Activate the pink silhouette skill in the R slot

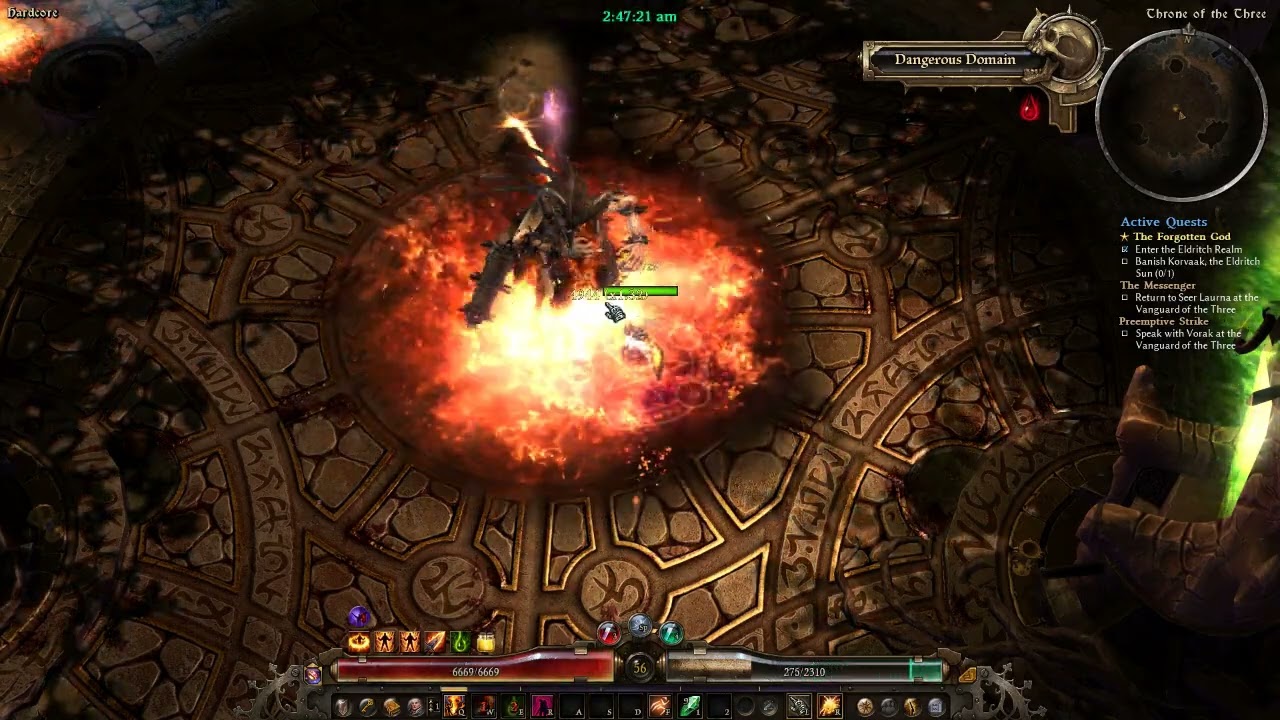(543, 707)
